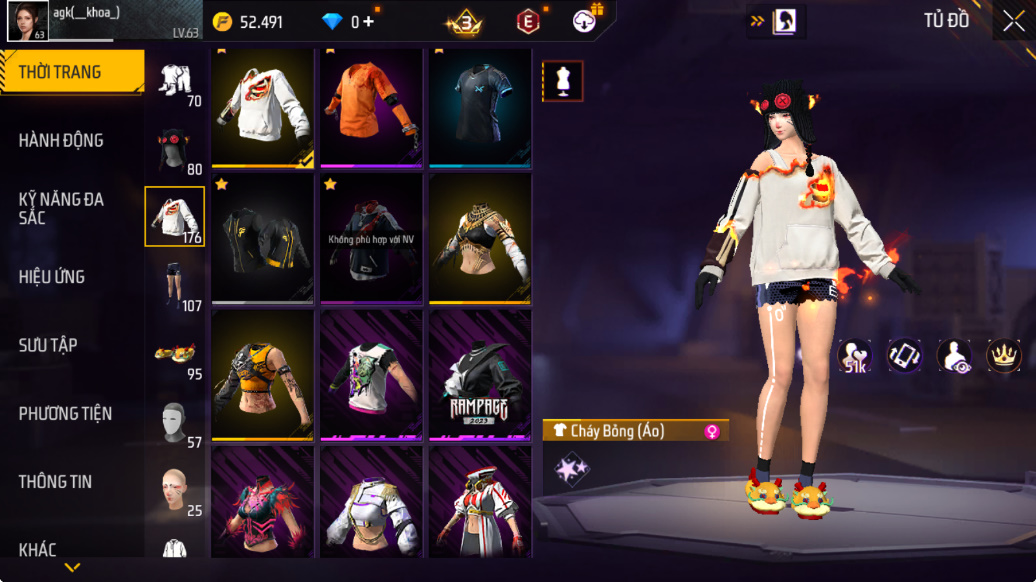Choose the orange long-sleeve shirt
Screen dimensions: 1036x582
click(x=372, y=106)
